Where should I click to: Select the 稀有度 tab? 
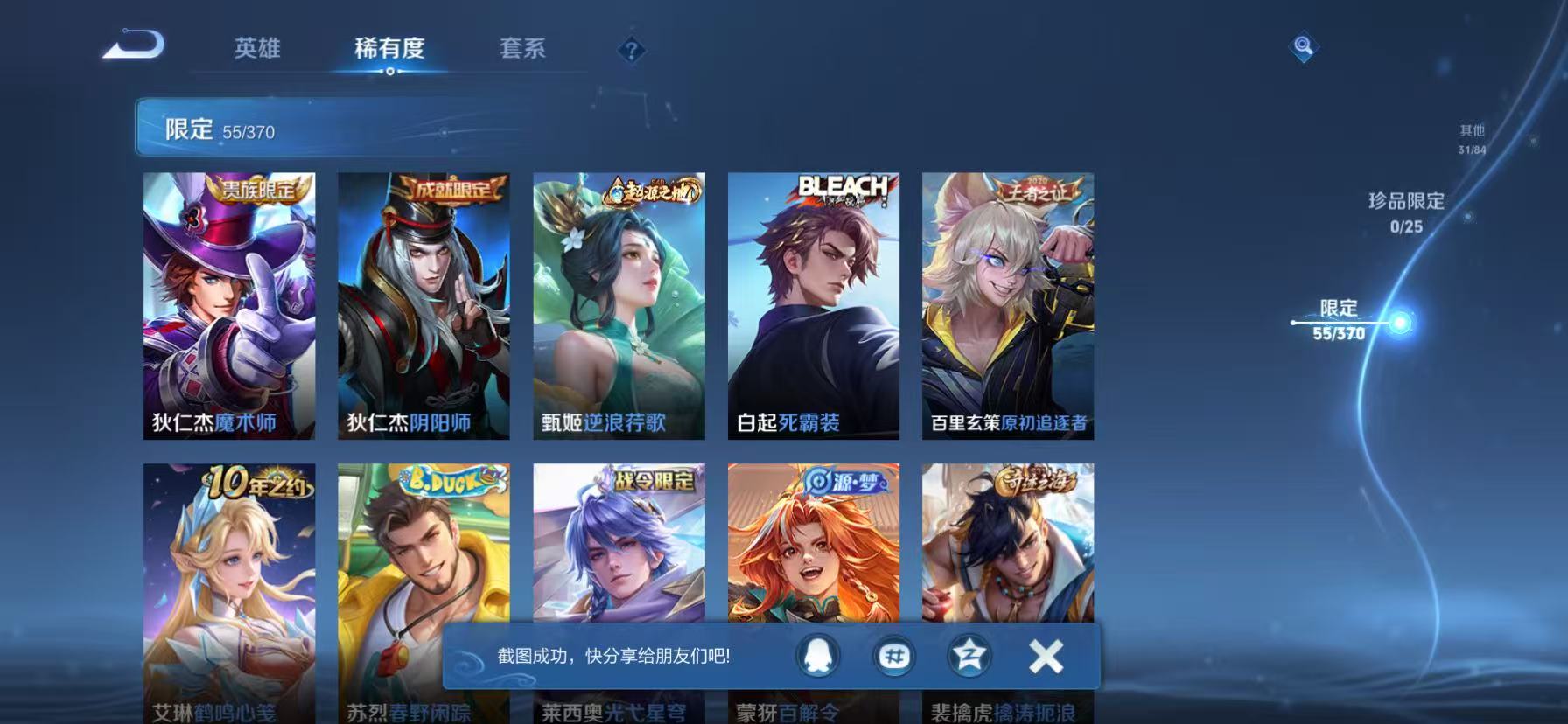[393, 50]
